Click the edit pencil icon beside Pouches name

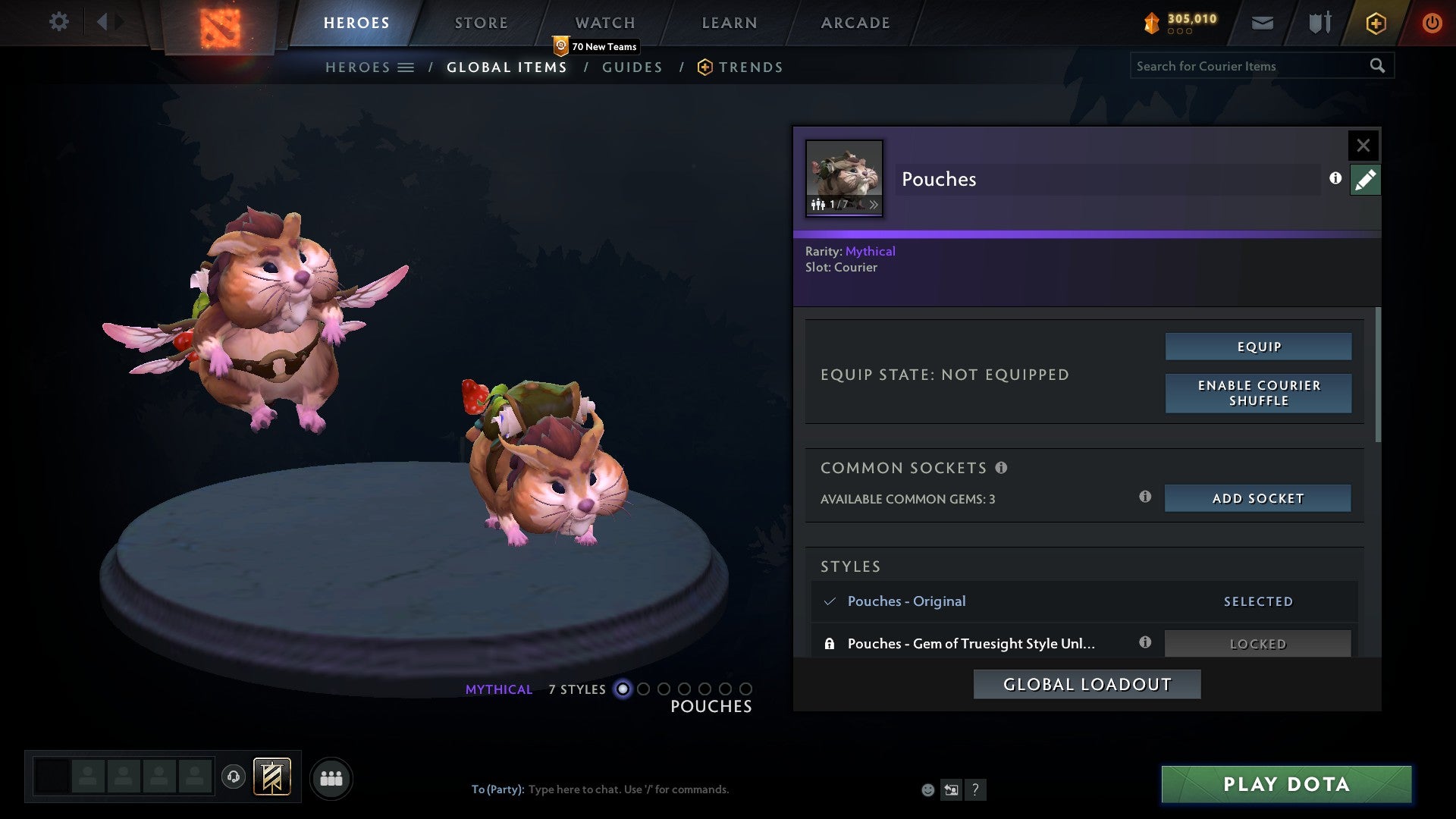coord(1365,180)
